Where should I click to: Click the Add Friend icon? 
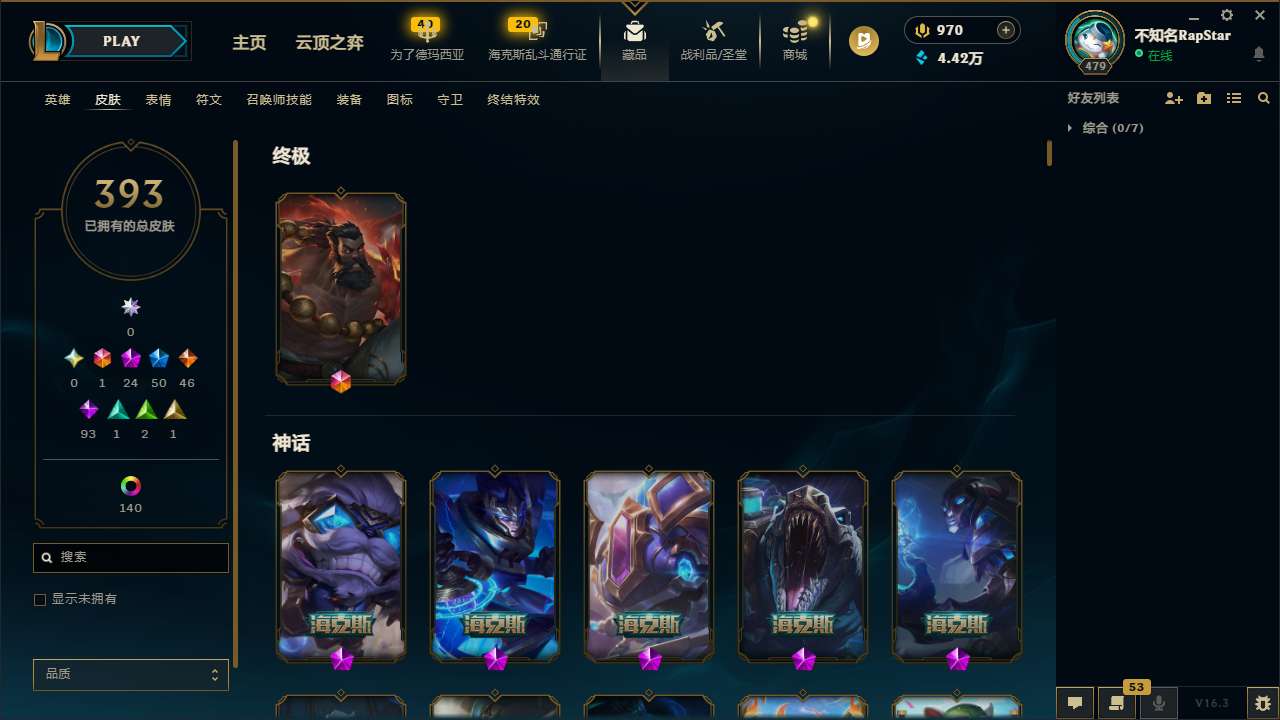(1174, 98)
